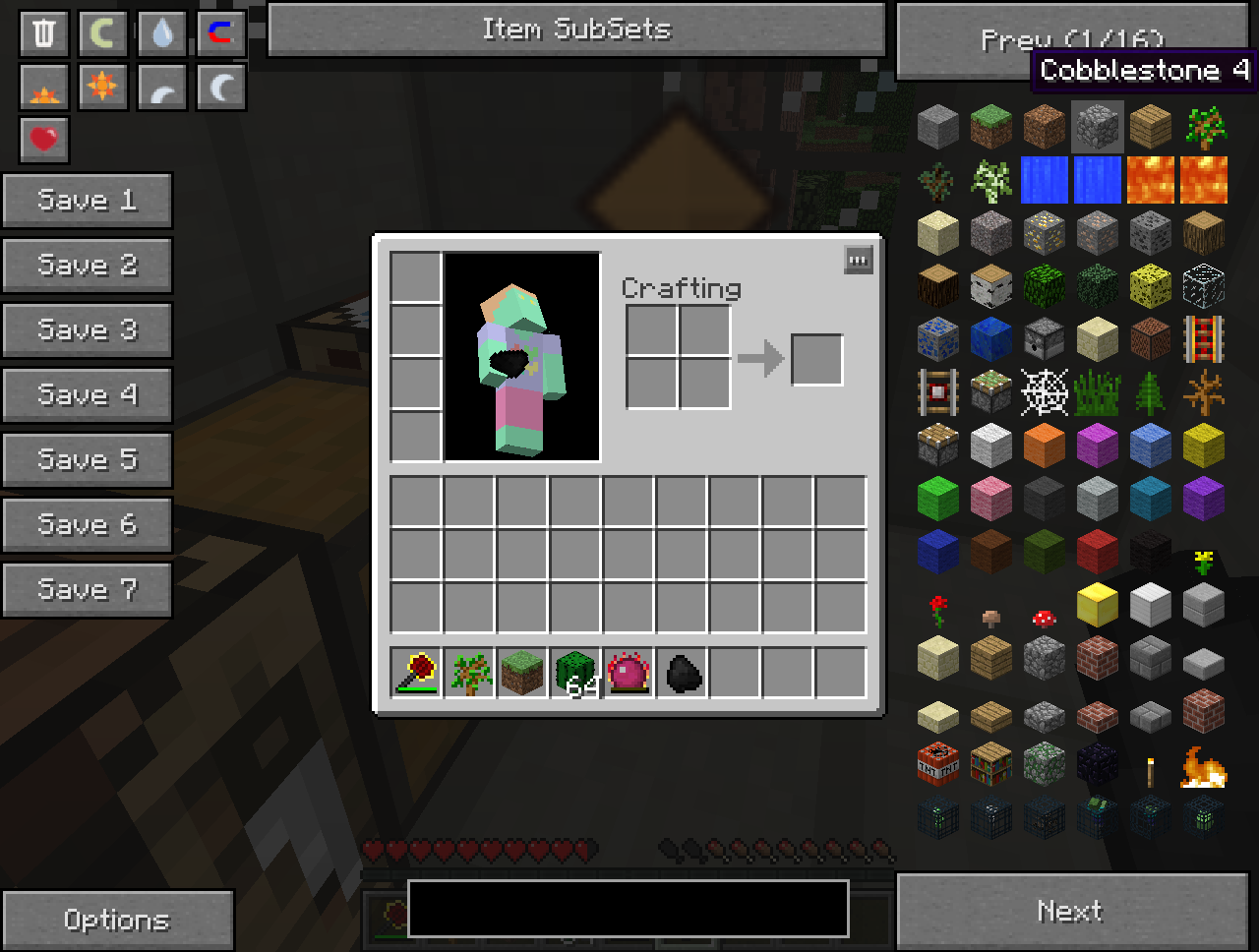This screenshot has width=1259, height=952.
Task: Click the small button above crafting grid
Action: pos(858,261)
